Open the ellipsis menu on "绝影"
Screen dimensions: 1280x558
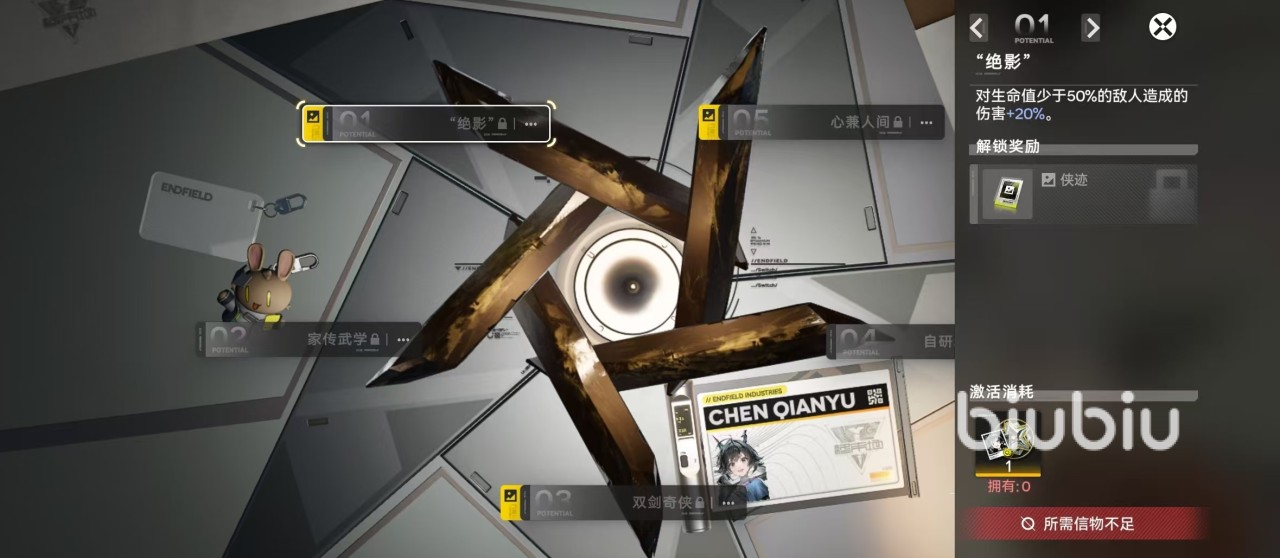click(x=531, y=124)
